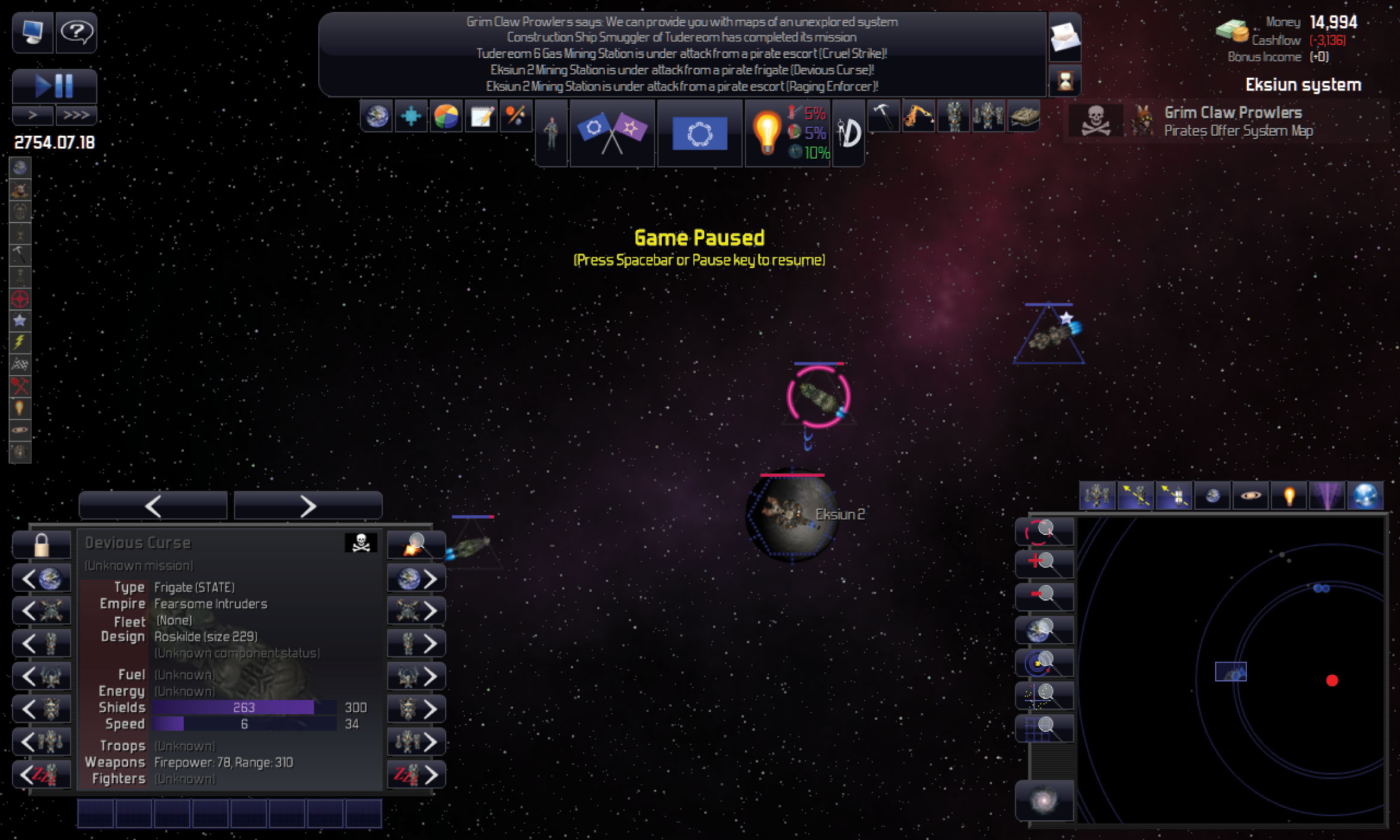This screenshot has width=1400, height=840.
Task: Select previous item with left arrow
Action: 153,506
